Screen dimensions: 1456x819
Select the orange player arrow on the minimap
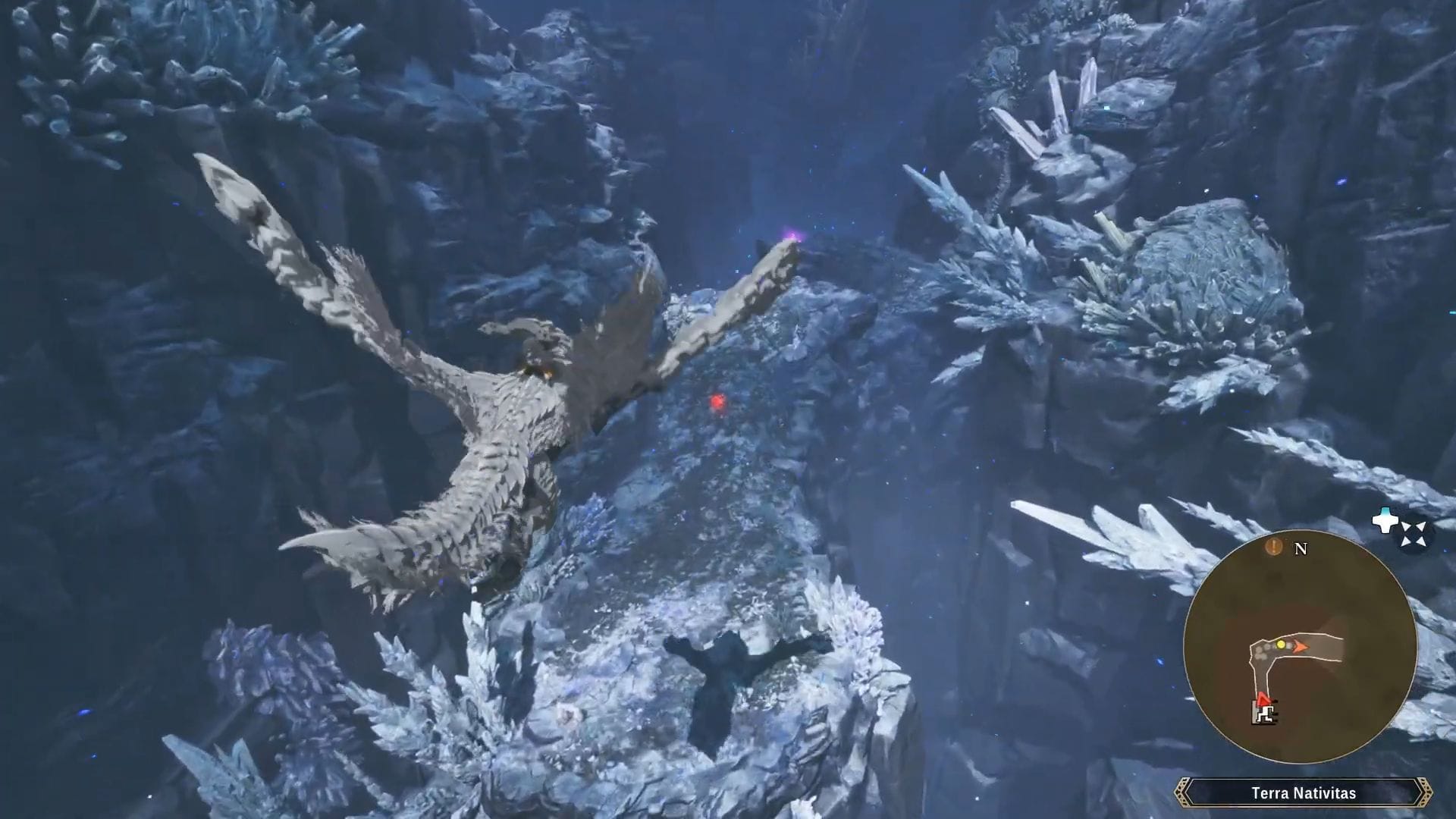coord(1301,647)
